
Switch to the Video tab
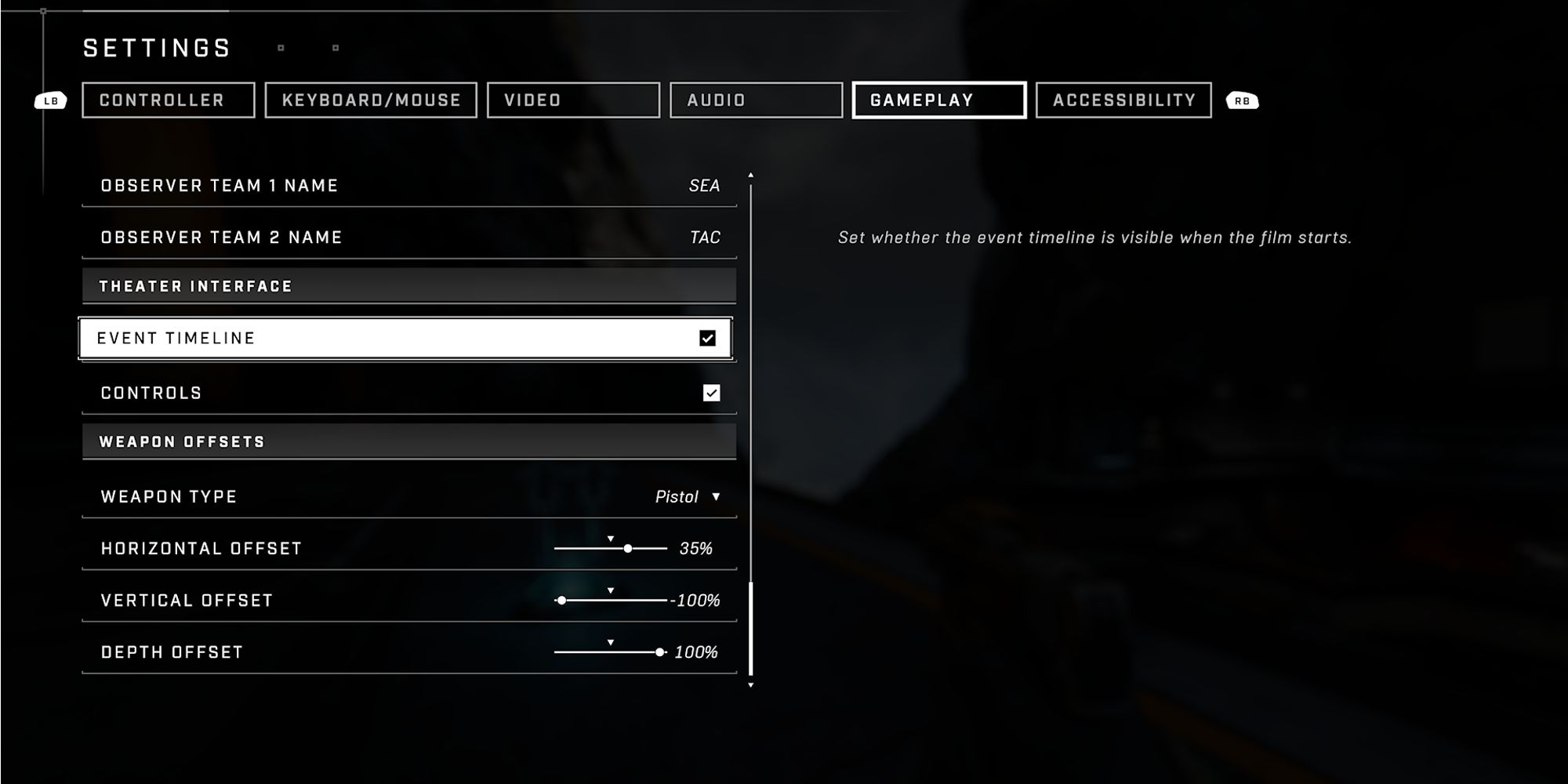tap(573, 100)
